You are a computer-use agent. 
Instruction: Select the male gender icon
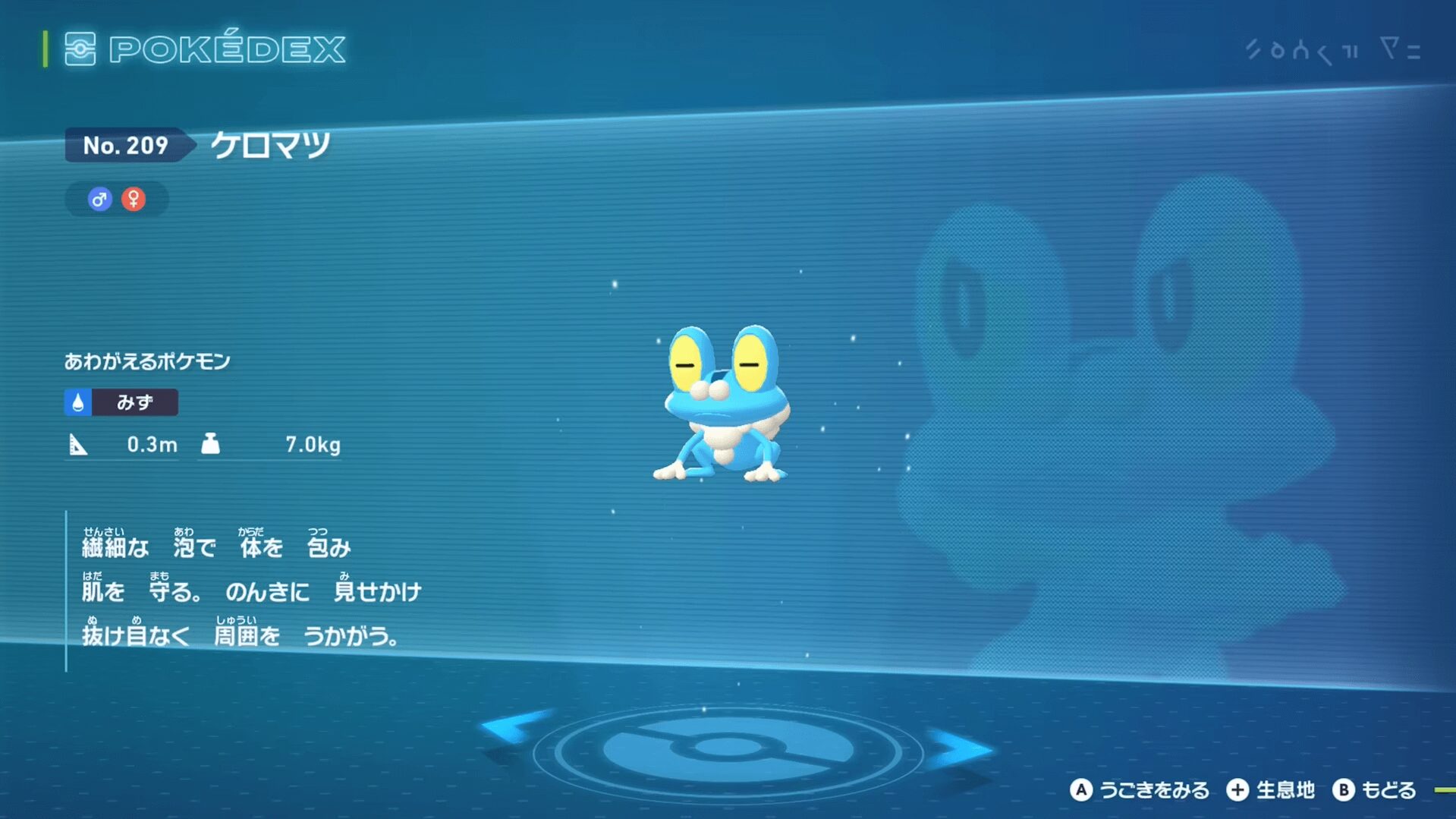pos(99,200)
